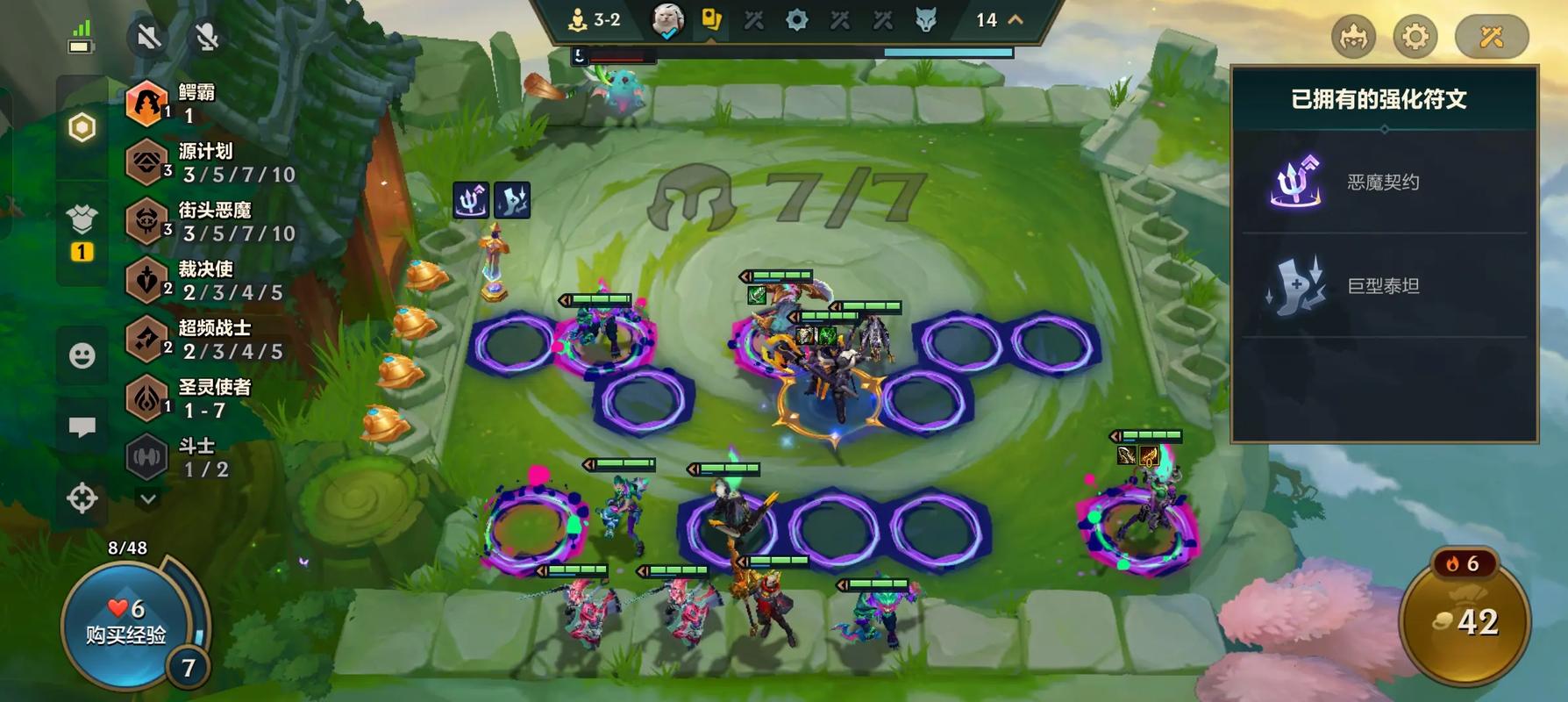Toggle the muted speaker icon

148,37
